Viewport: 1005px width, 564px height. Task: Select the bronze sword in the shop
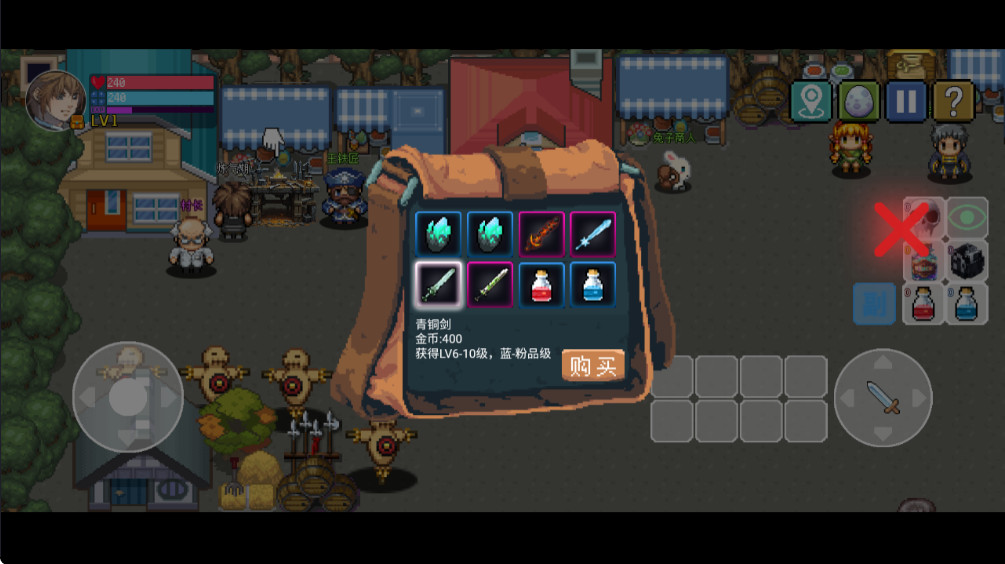(x=438, y=285)
